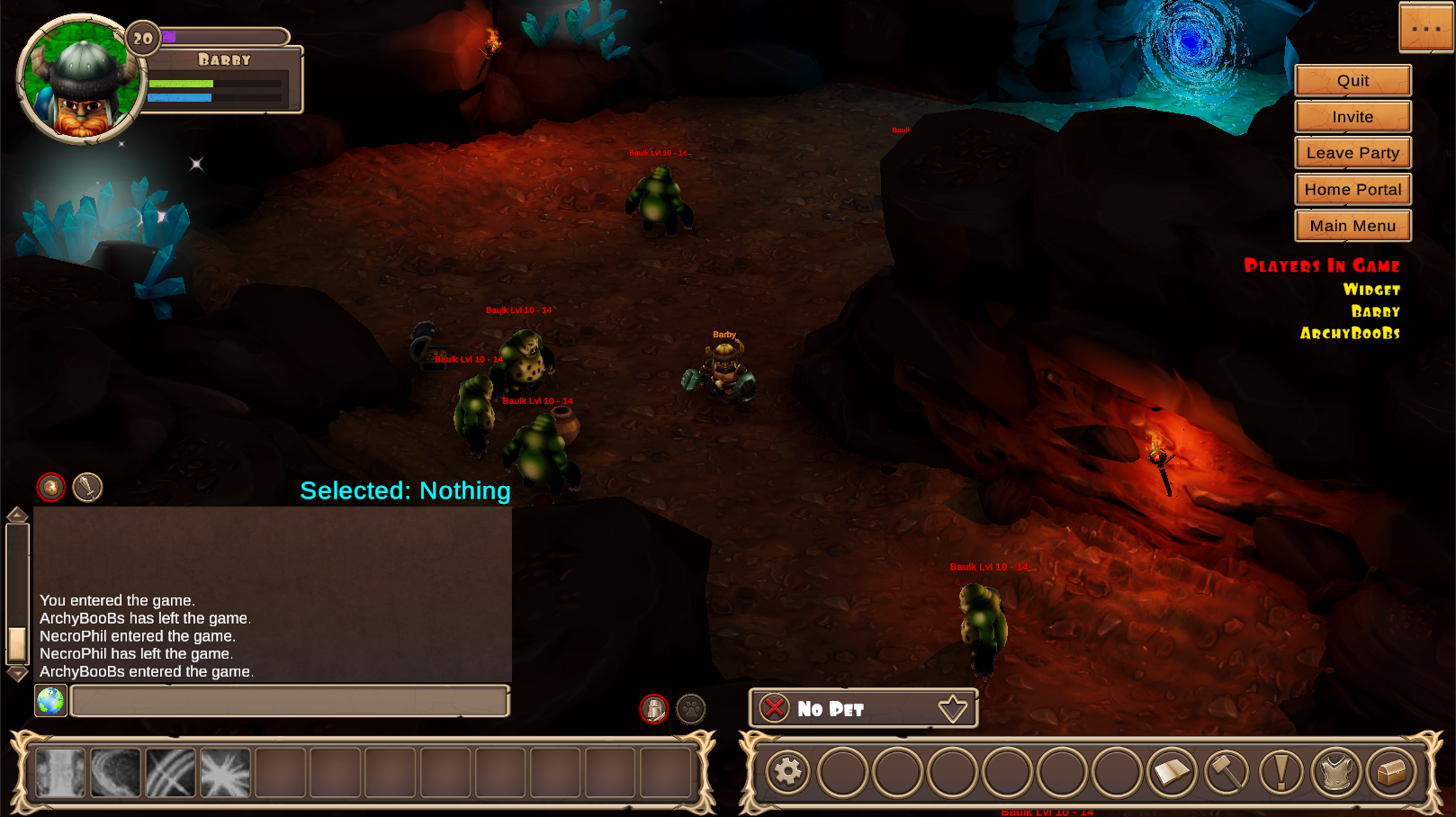Open the gear settings icon

tap(787, 772)
